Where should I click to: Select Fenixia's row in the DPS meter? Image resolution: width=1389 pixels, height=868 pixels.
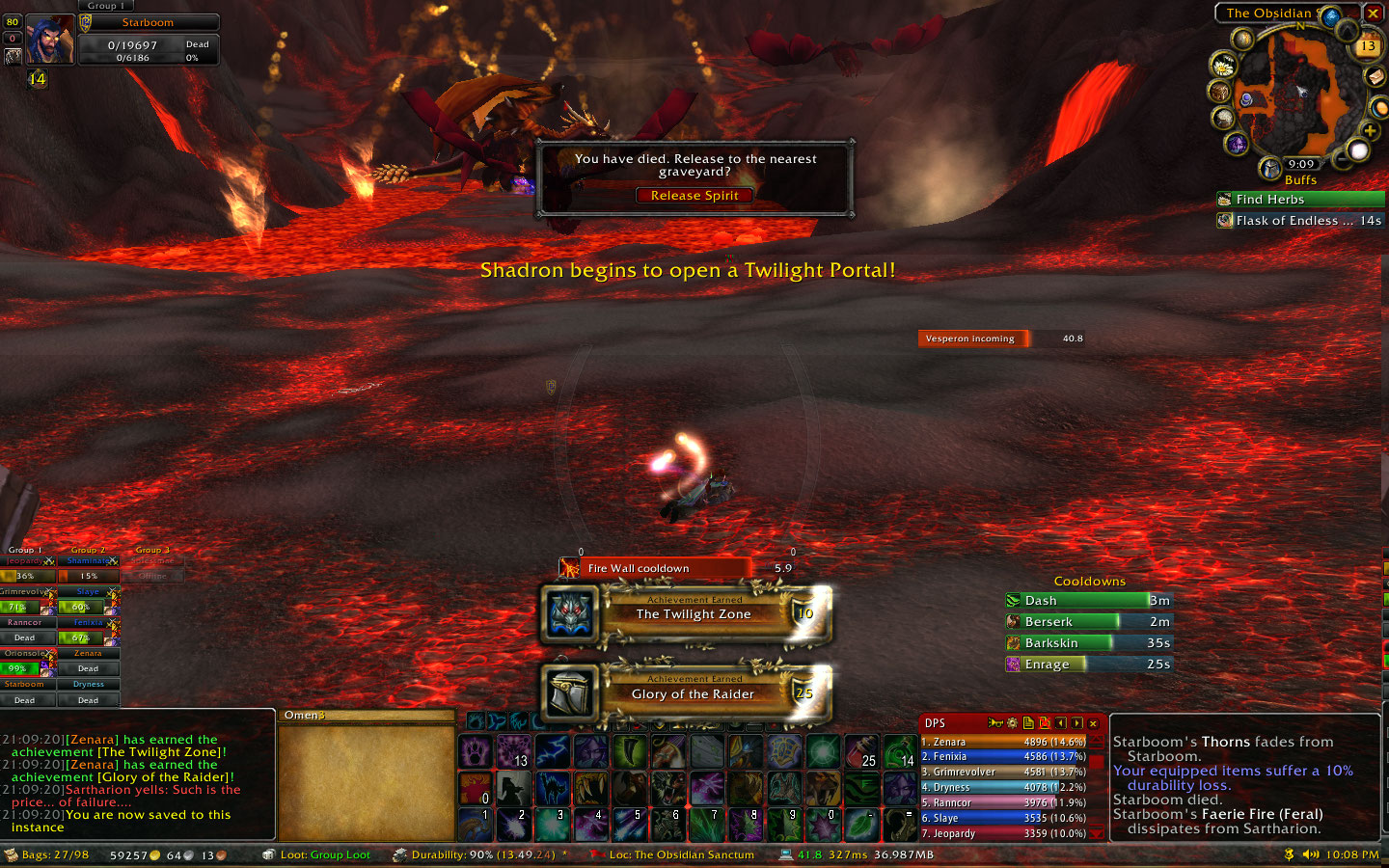coord(1003,757)
